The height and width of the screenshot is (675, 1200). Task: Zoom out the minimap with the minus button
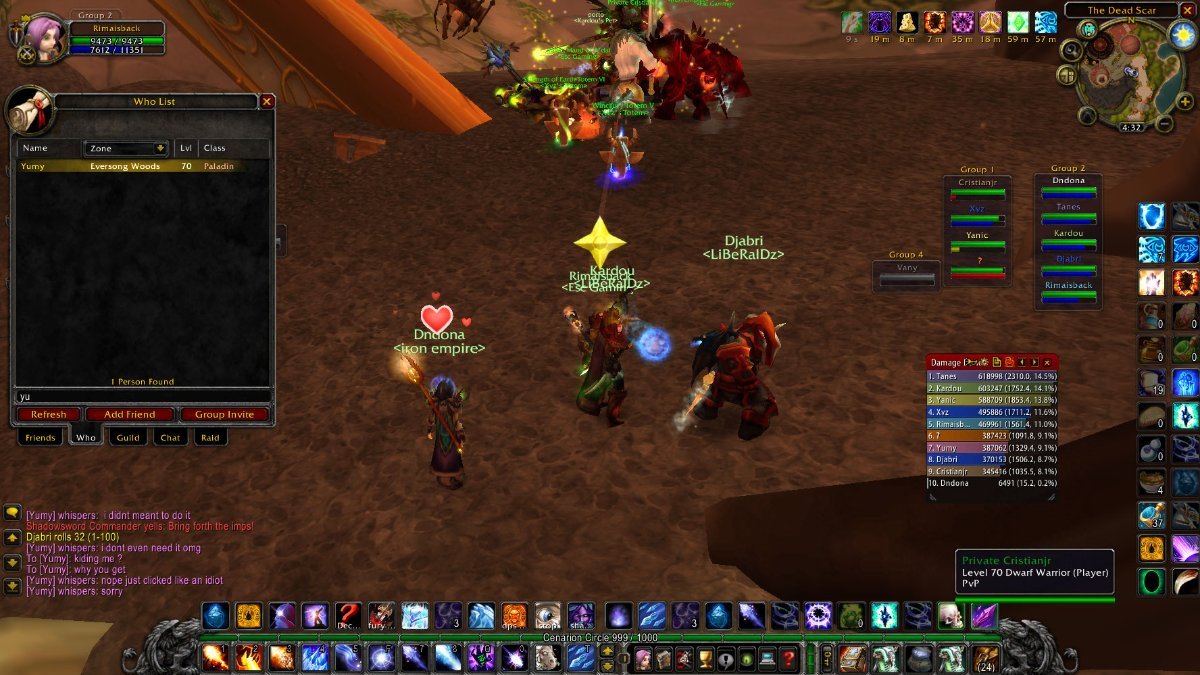1162,124
